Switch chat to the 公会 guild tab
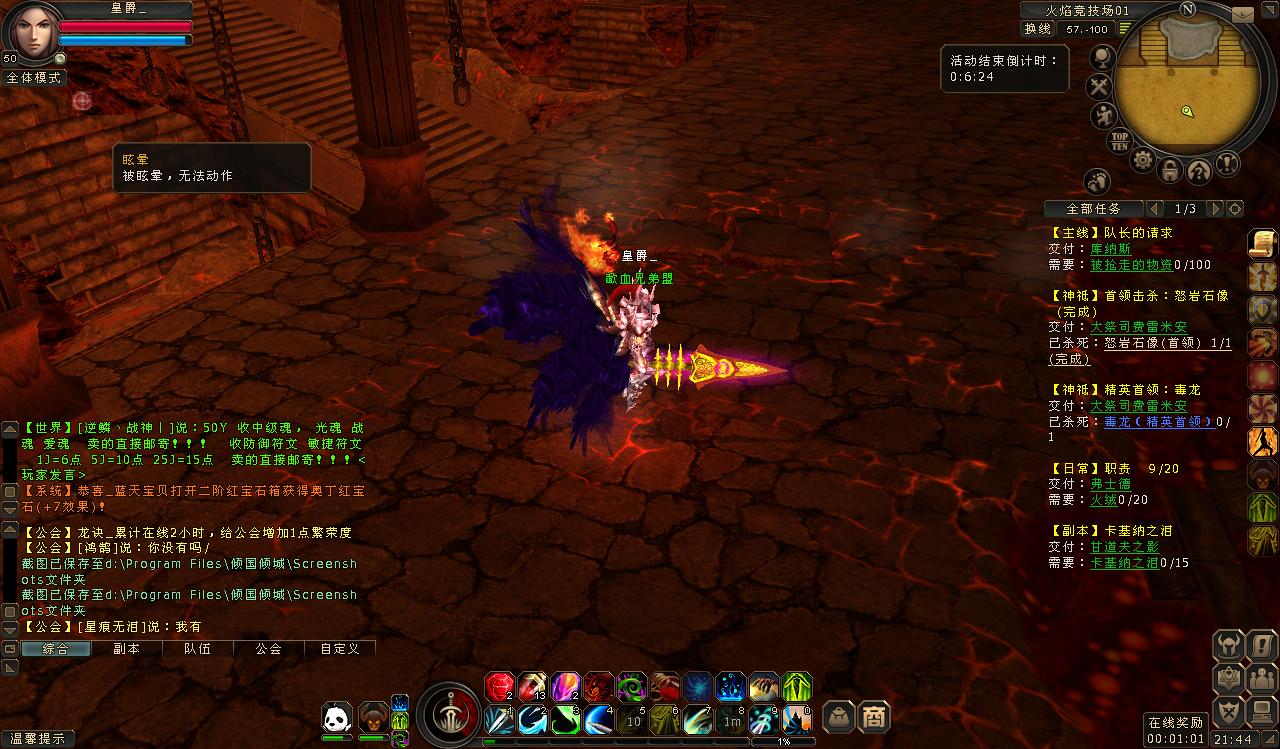This screenshot has width=1280, height=749. click(268, 648)
